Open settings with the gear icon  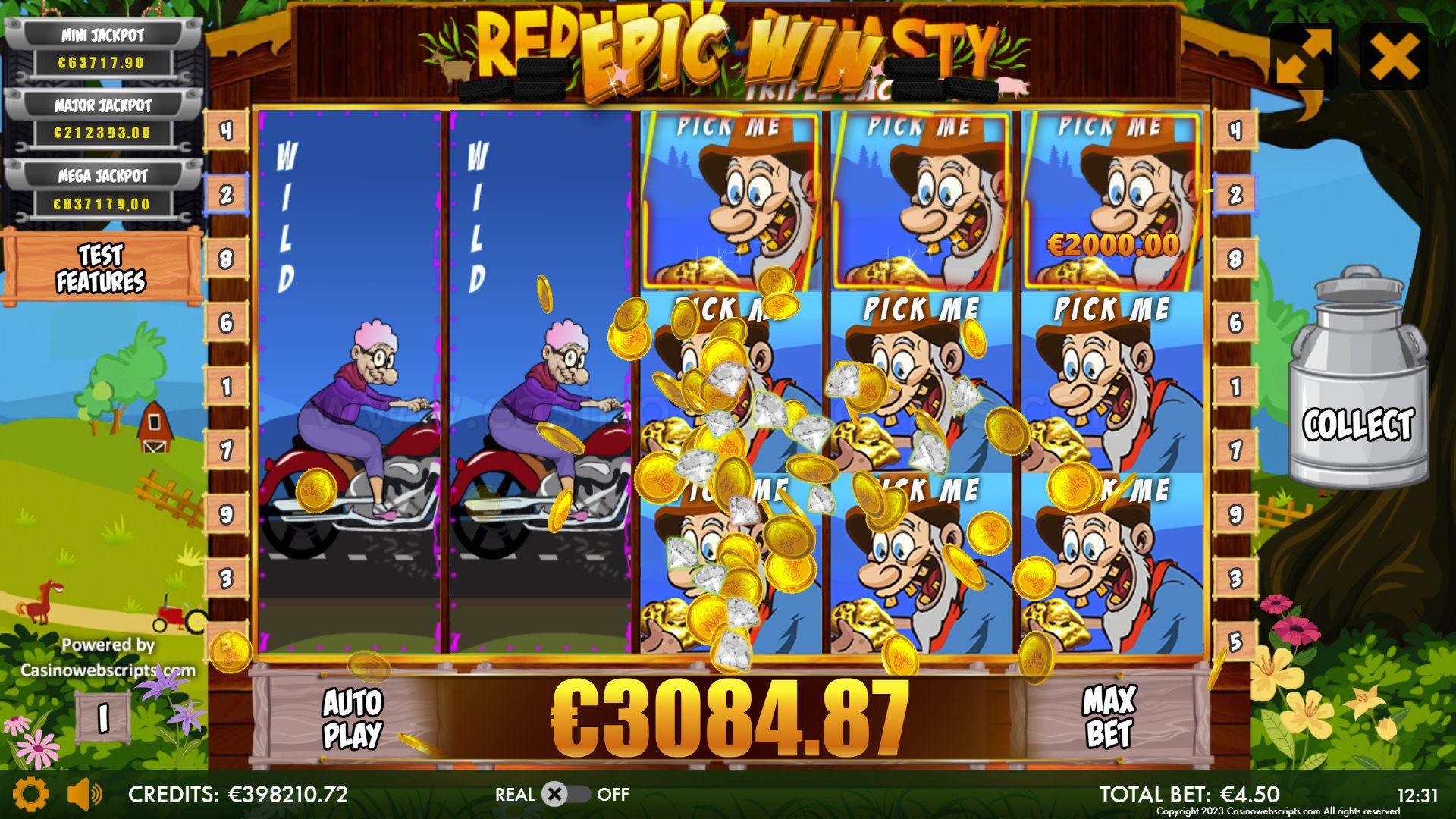(30, 794)
